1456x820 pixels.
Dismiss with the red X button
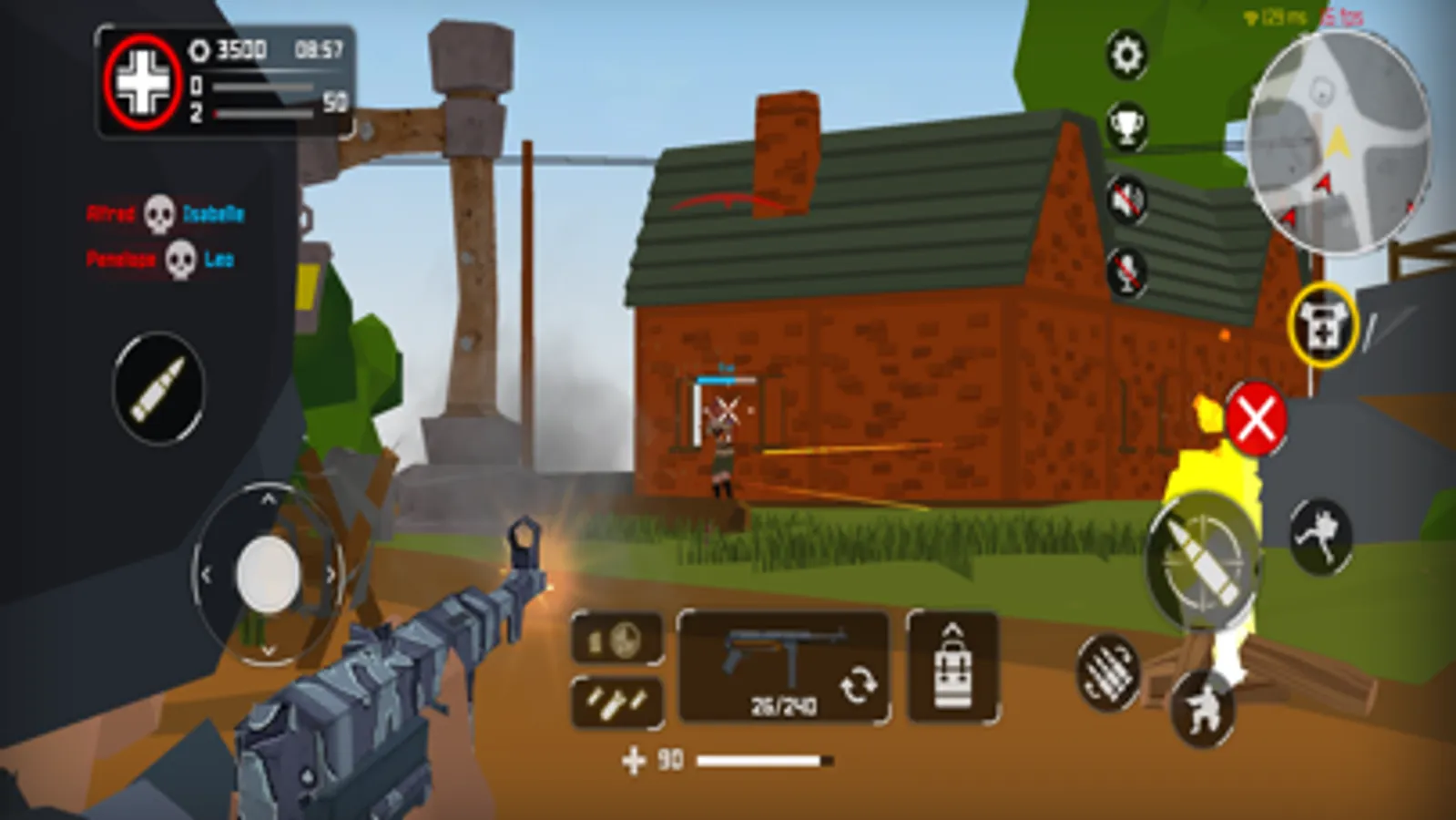pos(1258,419)
